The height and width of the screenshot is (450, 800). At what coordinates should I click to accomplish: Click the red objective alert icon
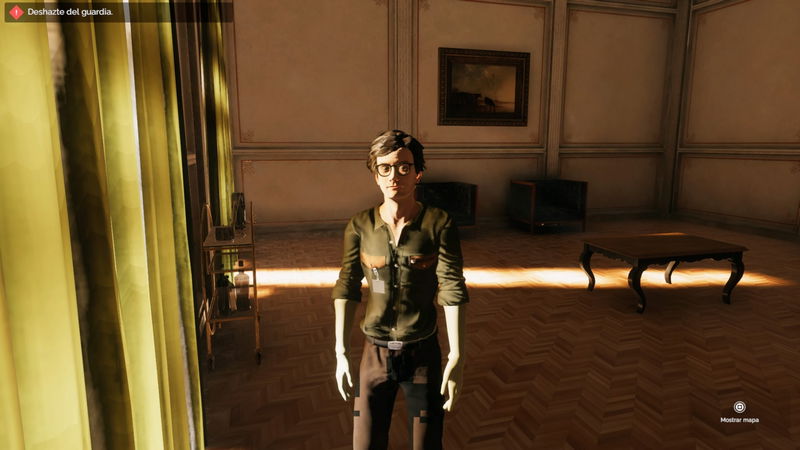point(15,12)
